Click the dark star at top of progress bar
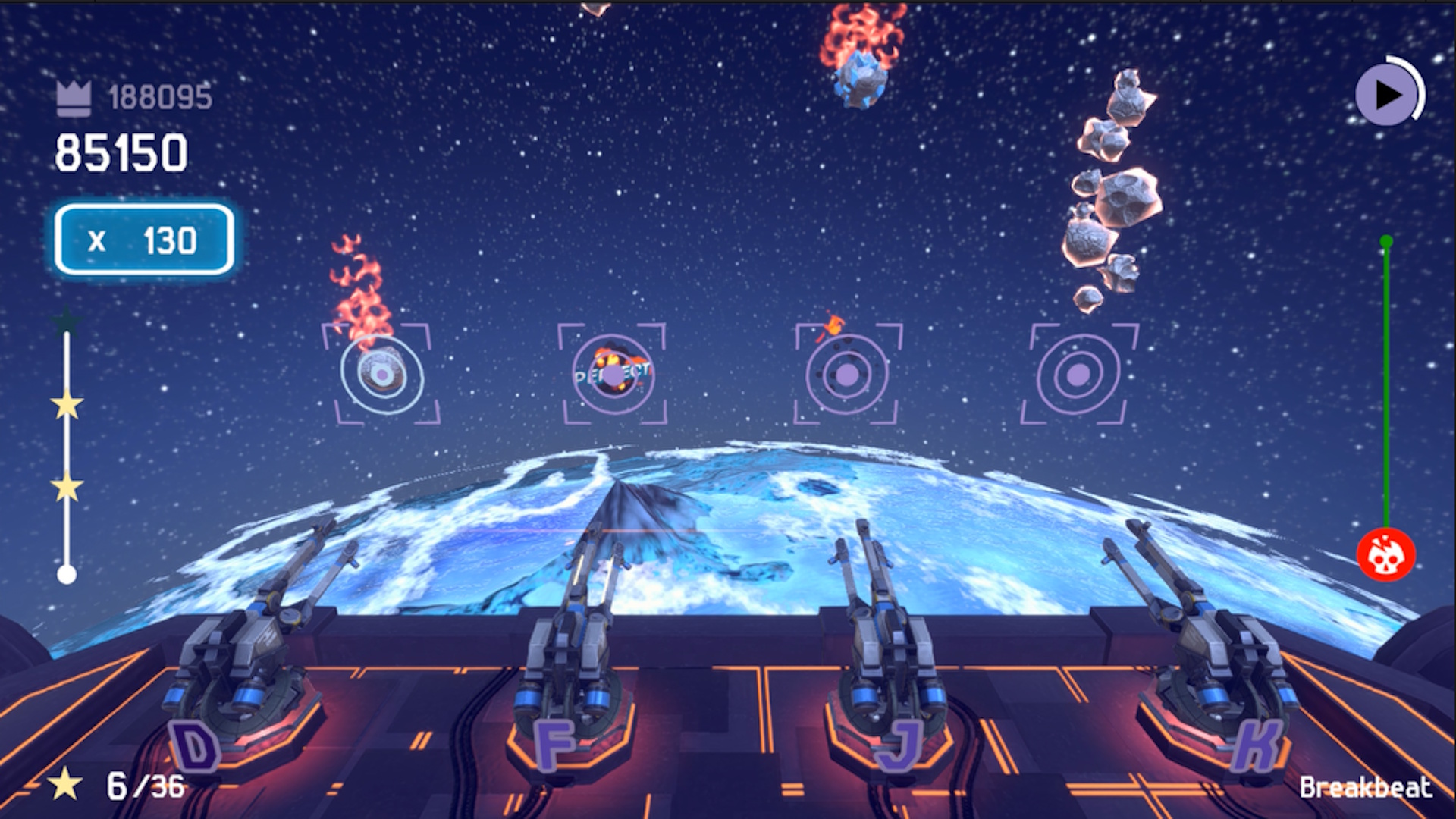The height and width of the screenshot is (819, 1456). 65,321
